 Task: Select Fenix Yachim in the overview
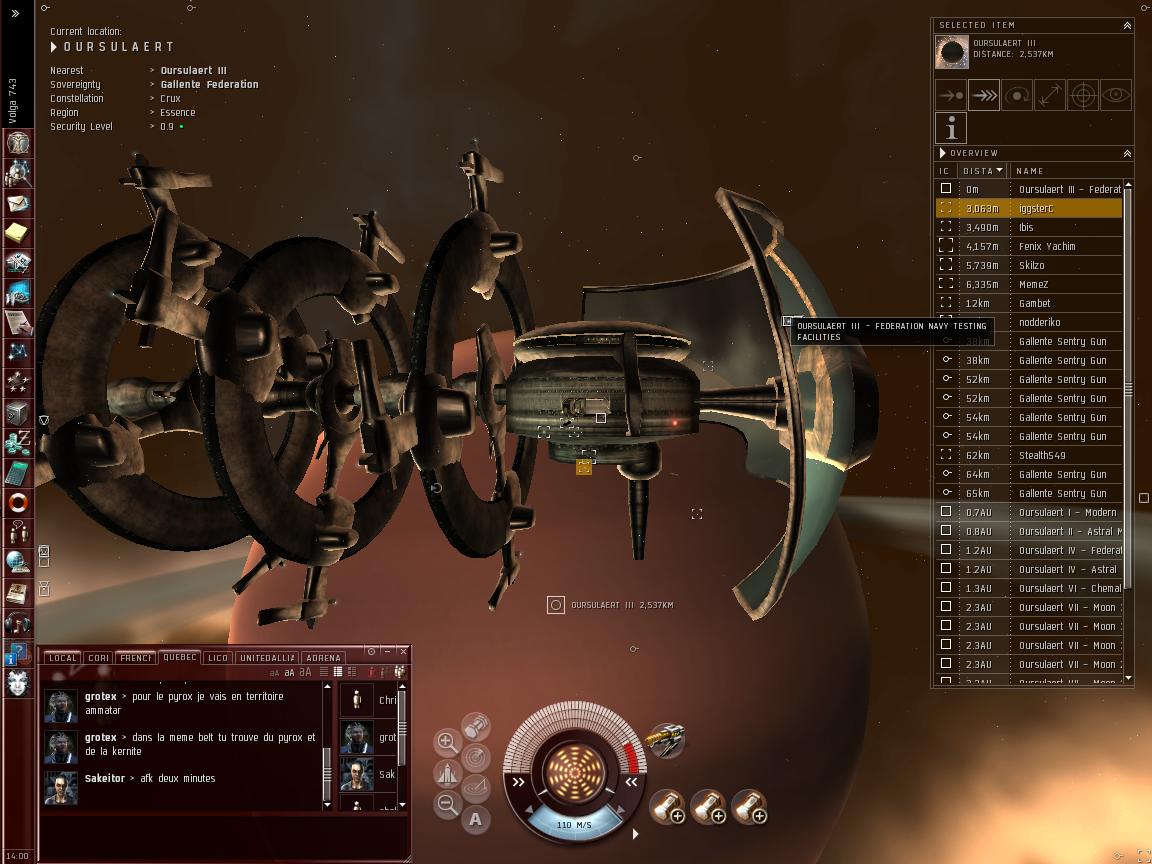click(1046, 246)
